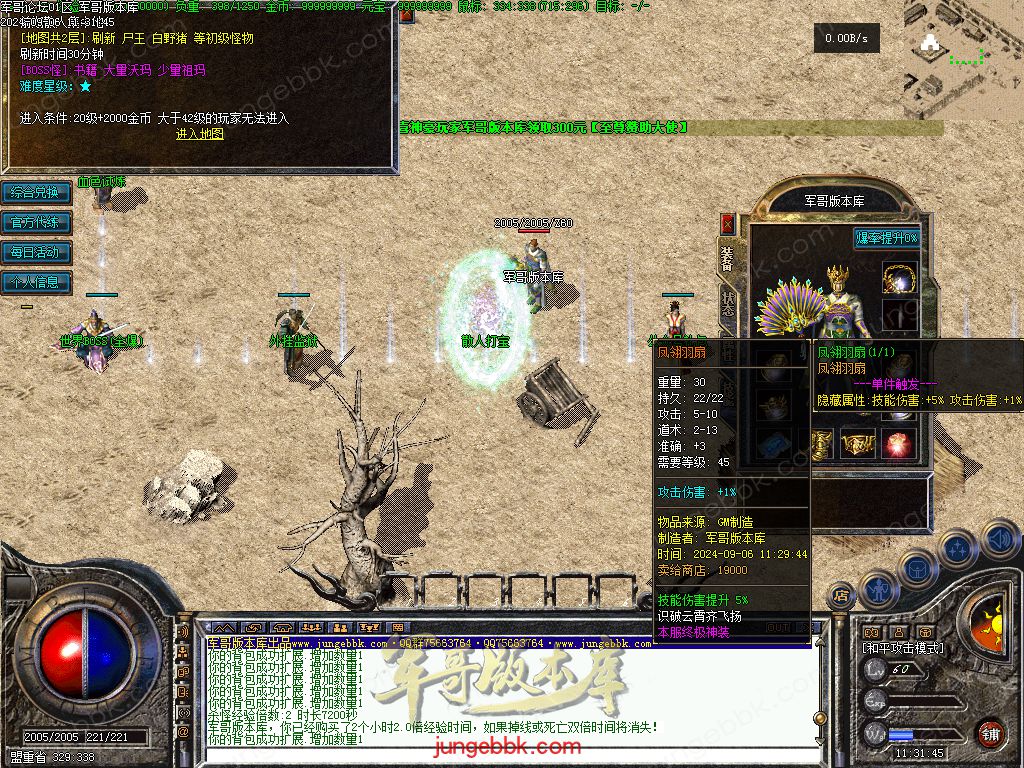Open the 个人信息 personal info panel
The height and width of the screenshot is (768, 1024).
[36, 282]
